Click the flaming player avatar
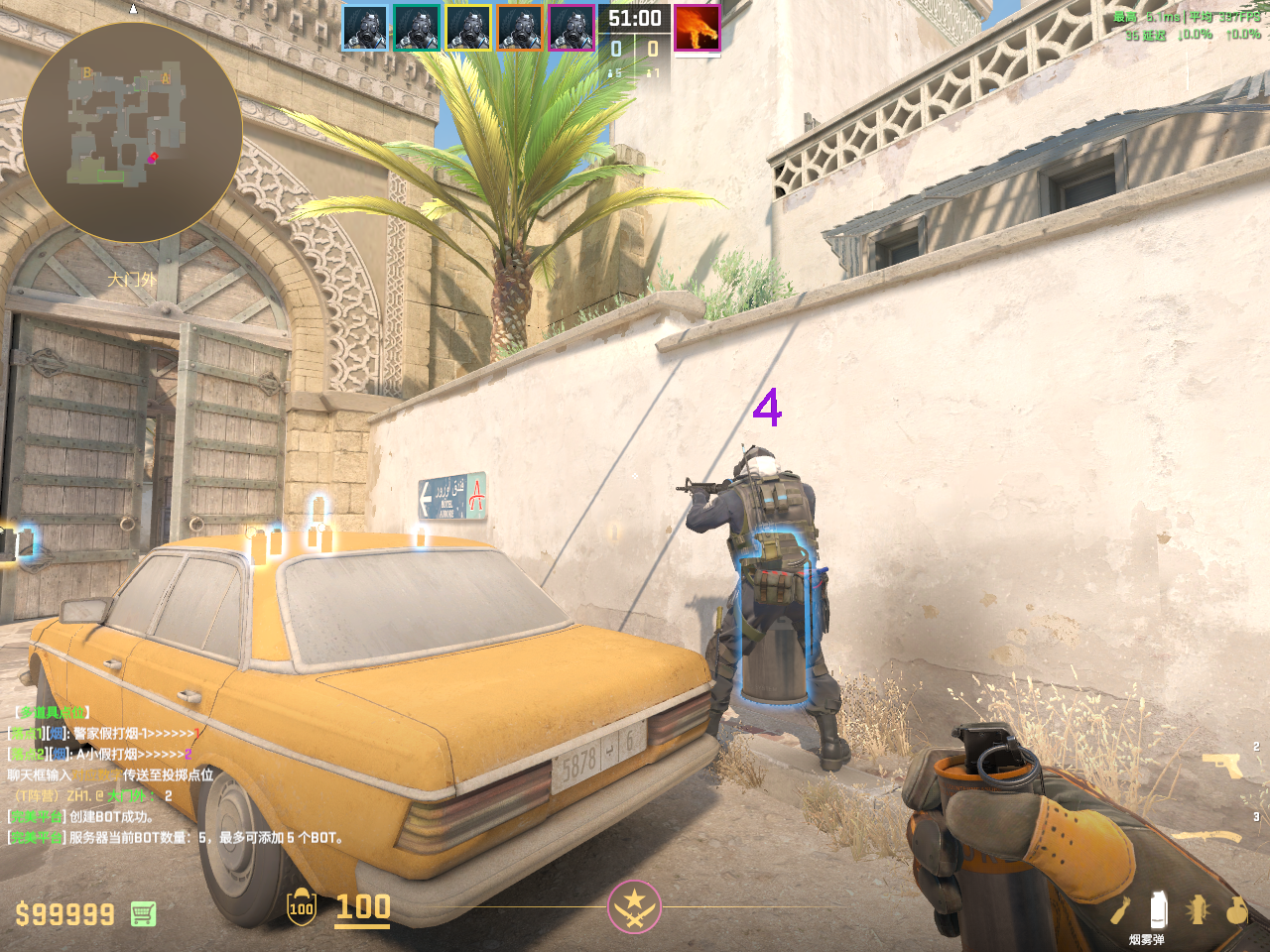The width and height of the screenshot is (1270, 952). 697,28
